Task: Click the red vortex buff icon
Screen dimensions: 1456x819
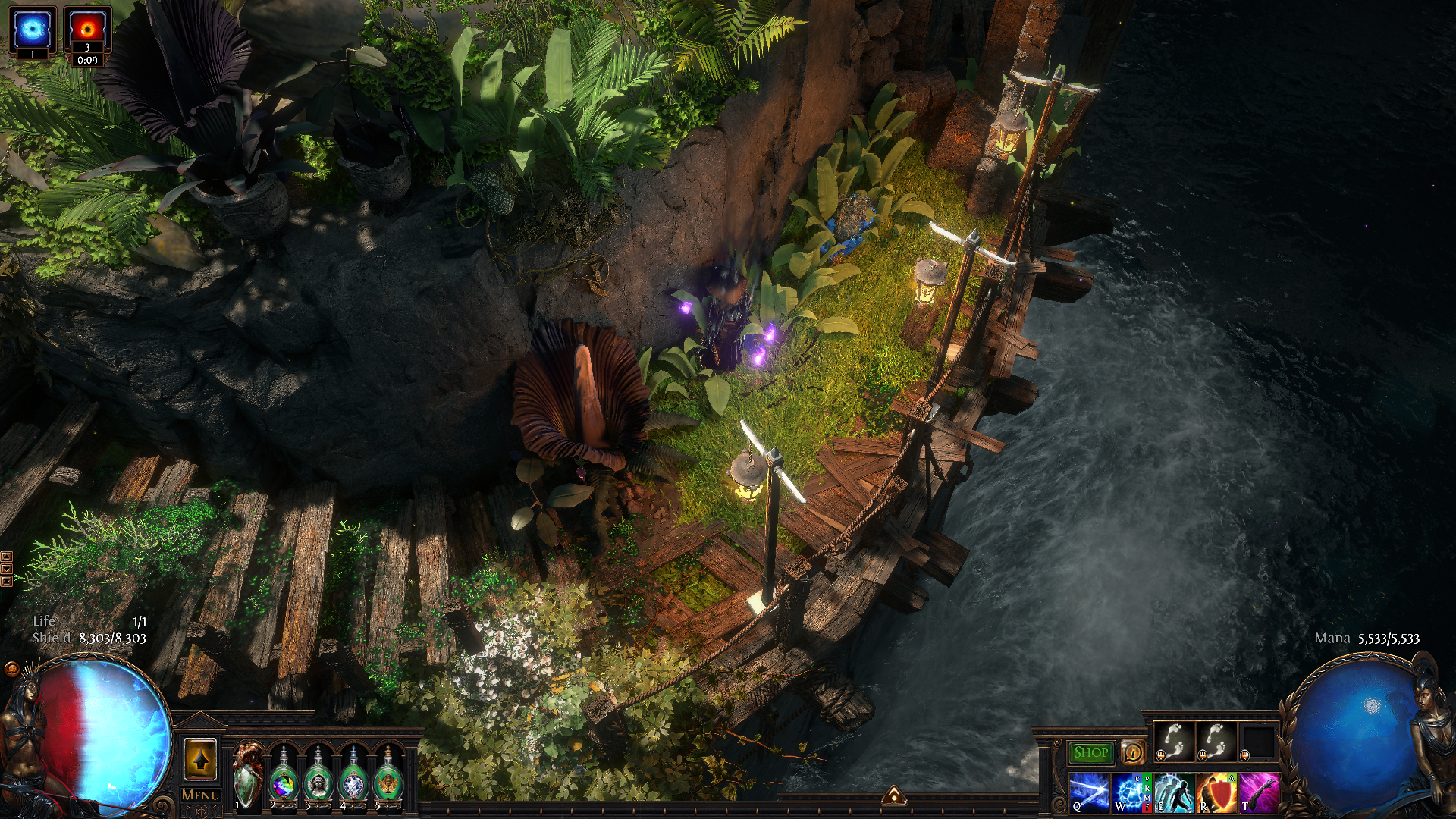Action: tap(87, 30)
